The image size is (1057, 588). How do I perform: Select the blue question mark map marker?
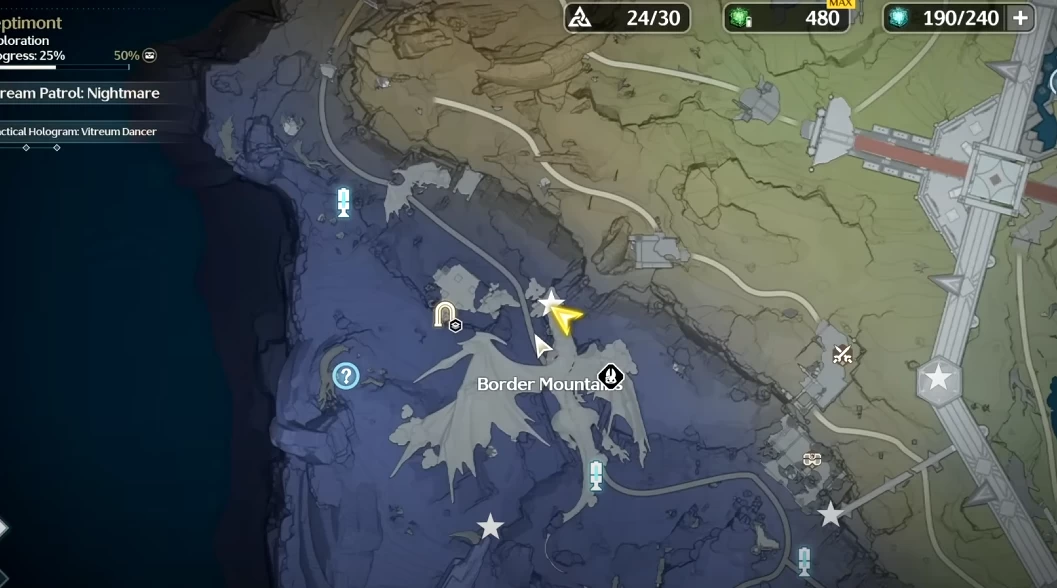(x=346, y=376)
